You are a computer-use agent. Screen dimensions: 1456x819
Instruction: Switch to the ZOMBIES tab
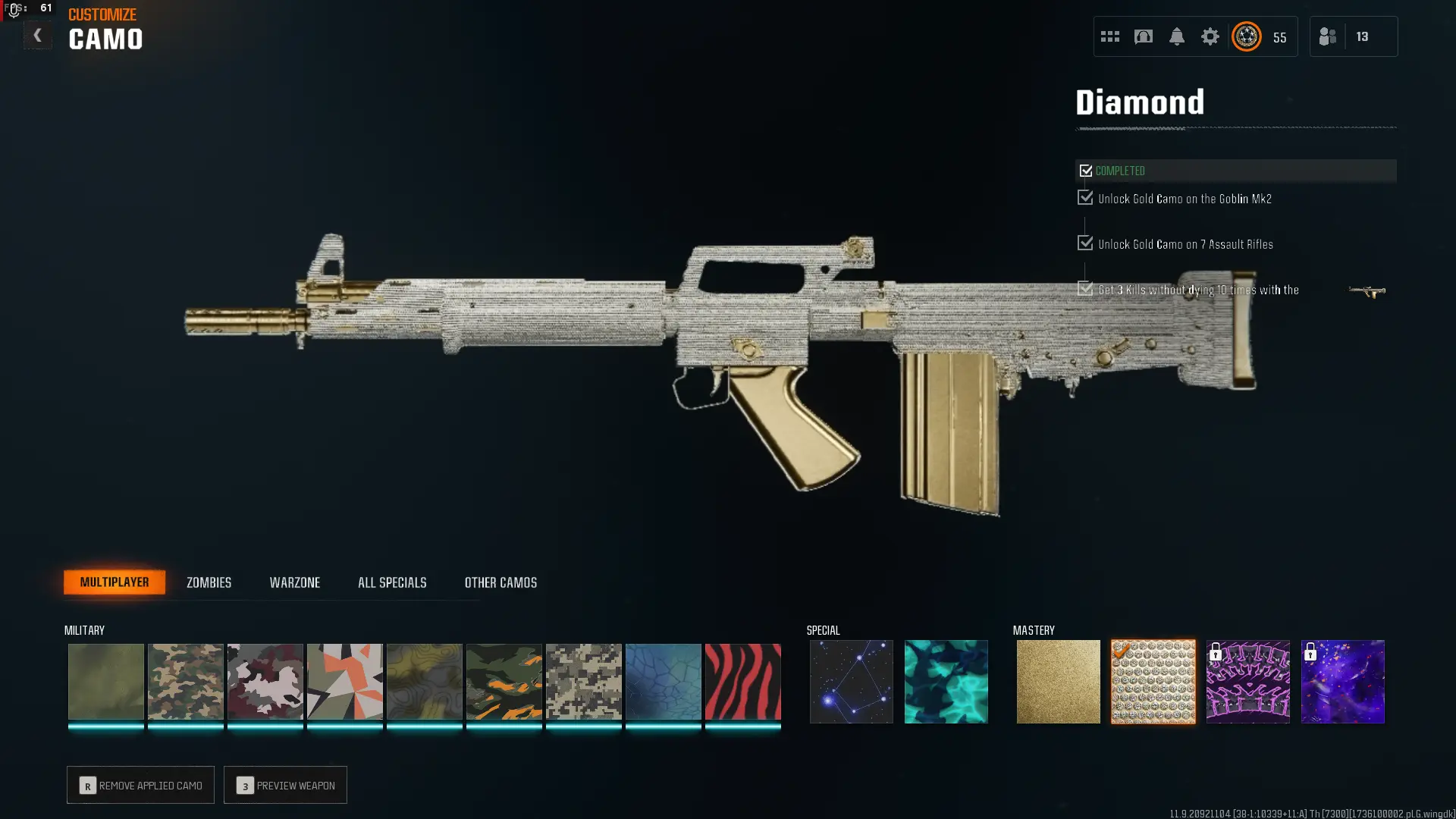(208, 582)
